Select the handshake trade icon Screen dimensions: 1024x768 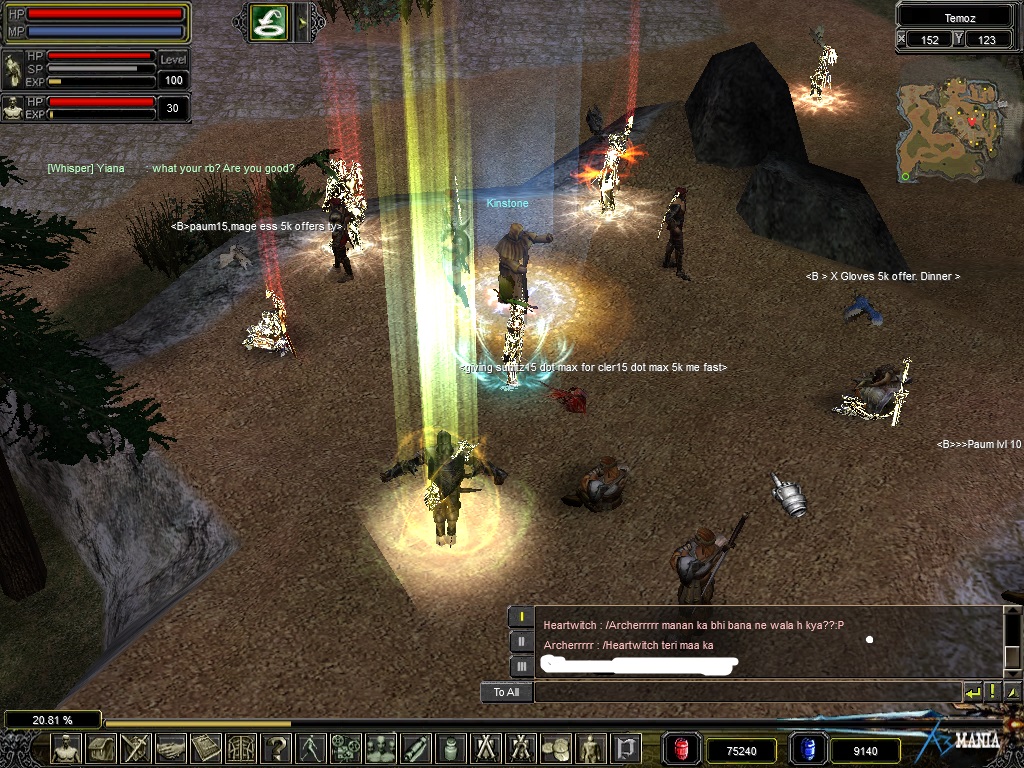pyautogui.click(x=170, y=748)
